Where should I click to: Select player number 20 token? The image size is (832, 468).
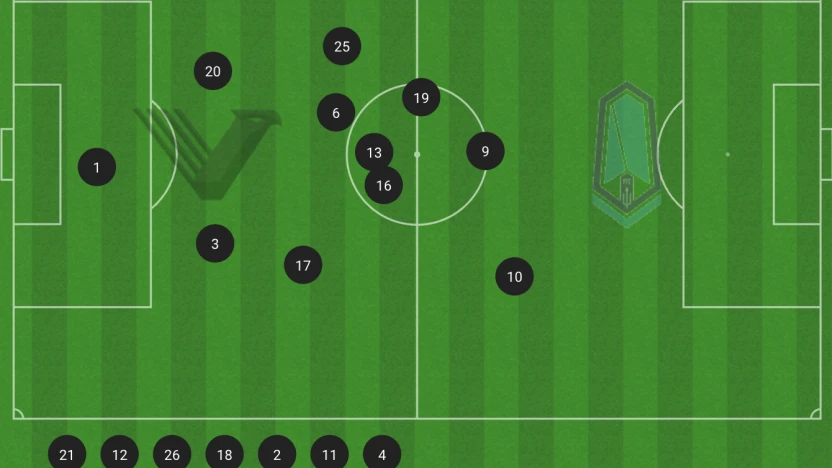click(213, 71)
